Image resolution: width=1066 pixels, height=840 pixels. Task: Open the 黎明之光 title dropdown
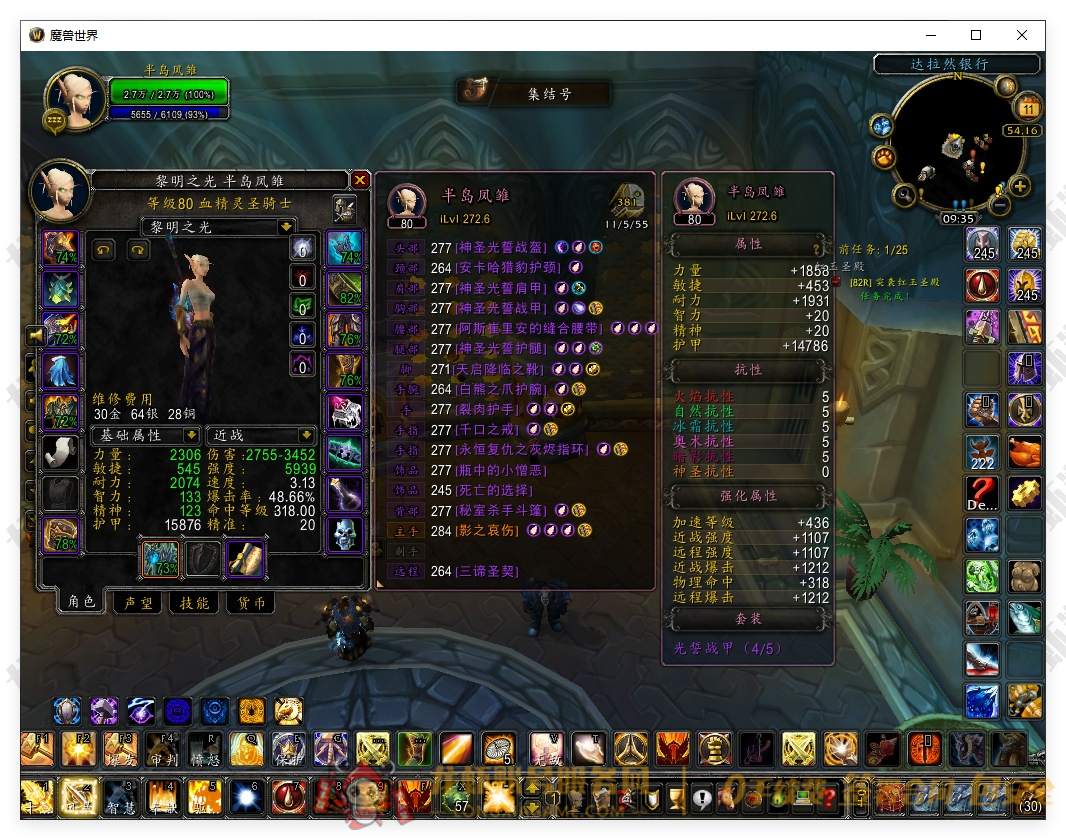286,227
